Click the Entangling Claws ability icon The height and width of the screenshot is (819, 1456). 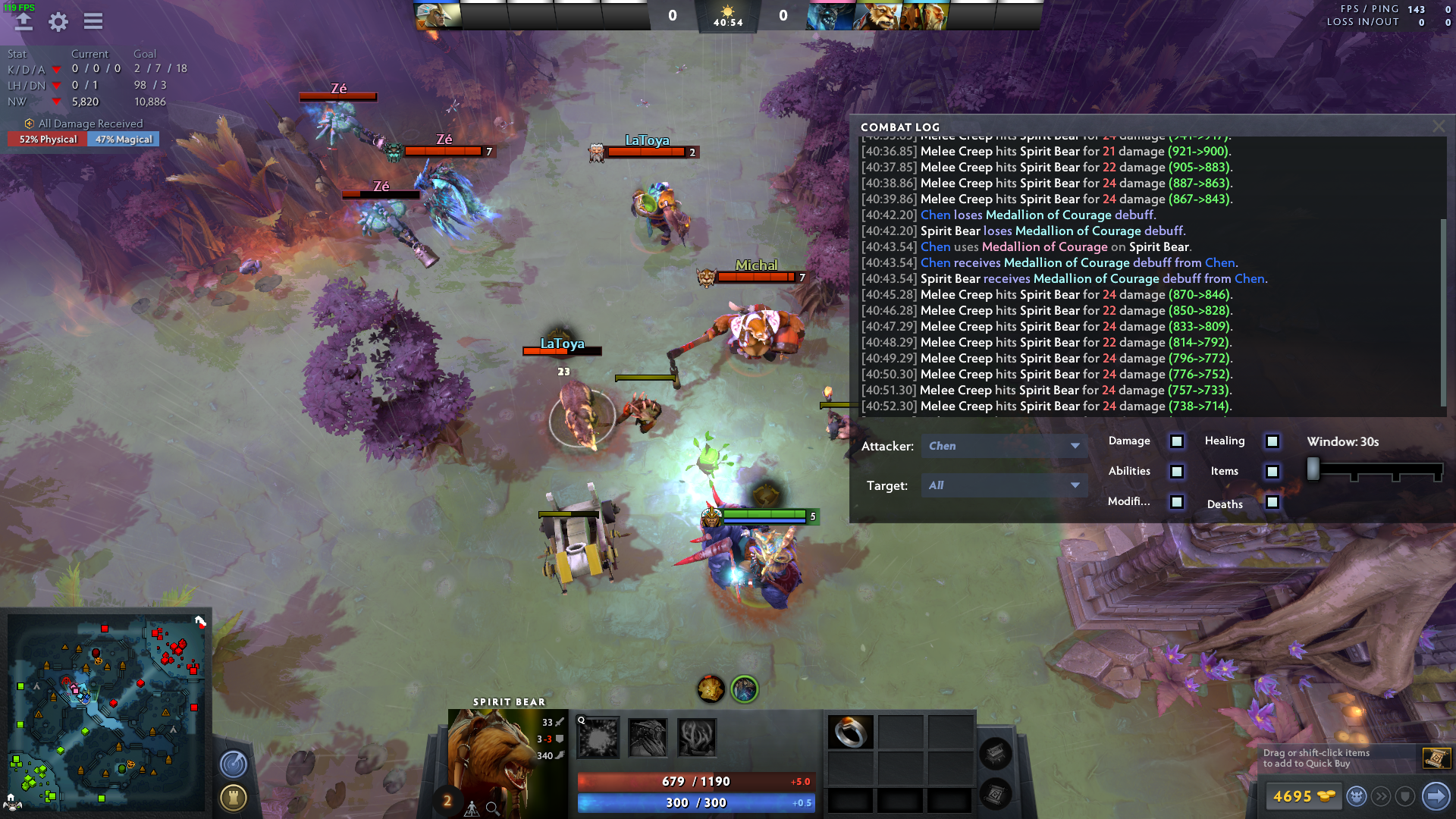(695, 736)
